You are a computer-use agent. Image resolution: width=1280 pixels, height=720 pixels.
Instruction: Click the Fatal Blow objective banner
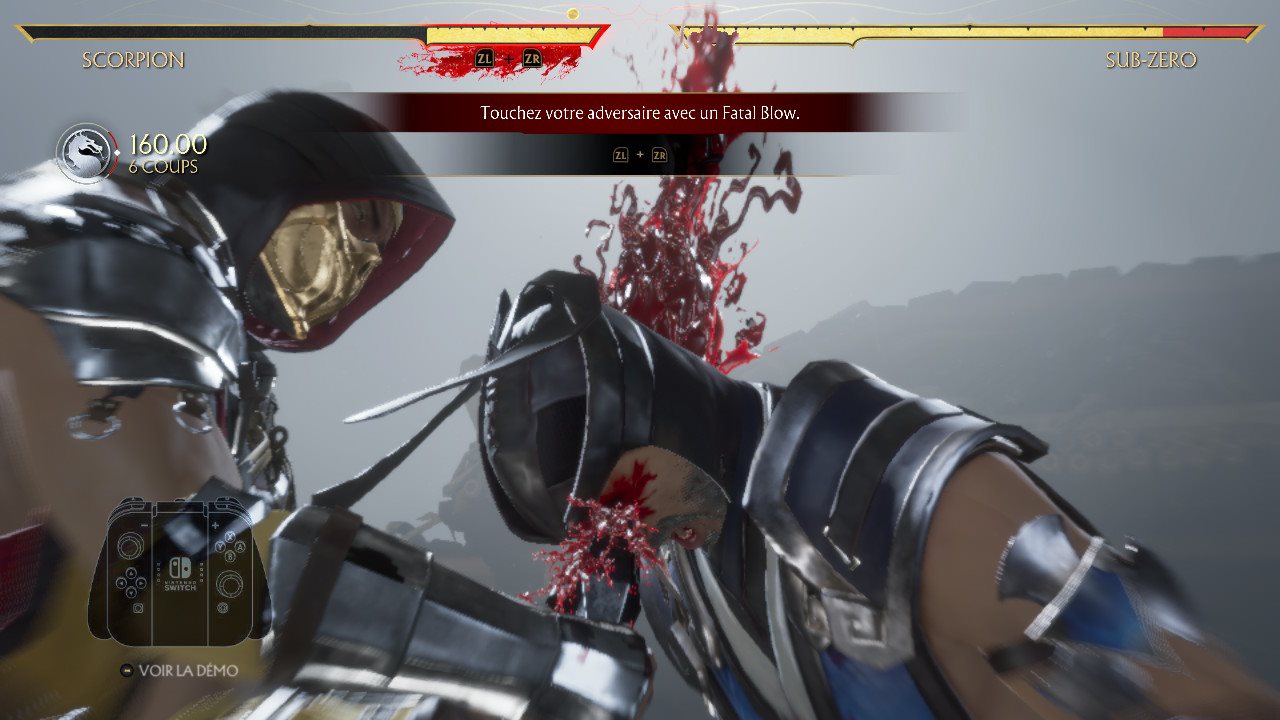(640, 113)
